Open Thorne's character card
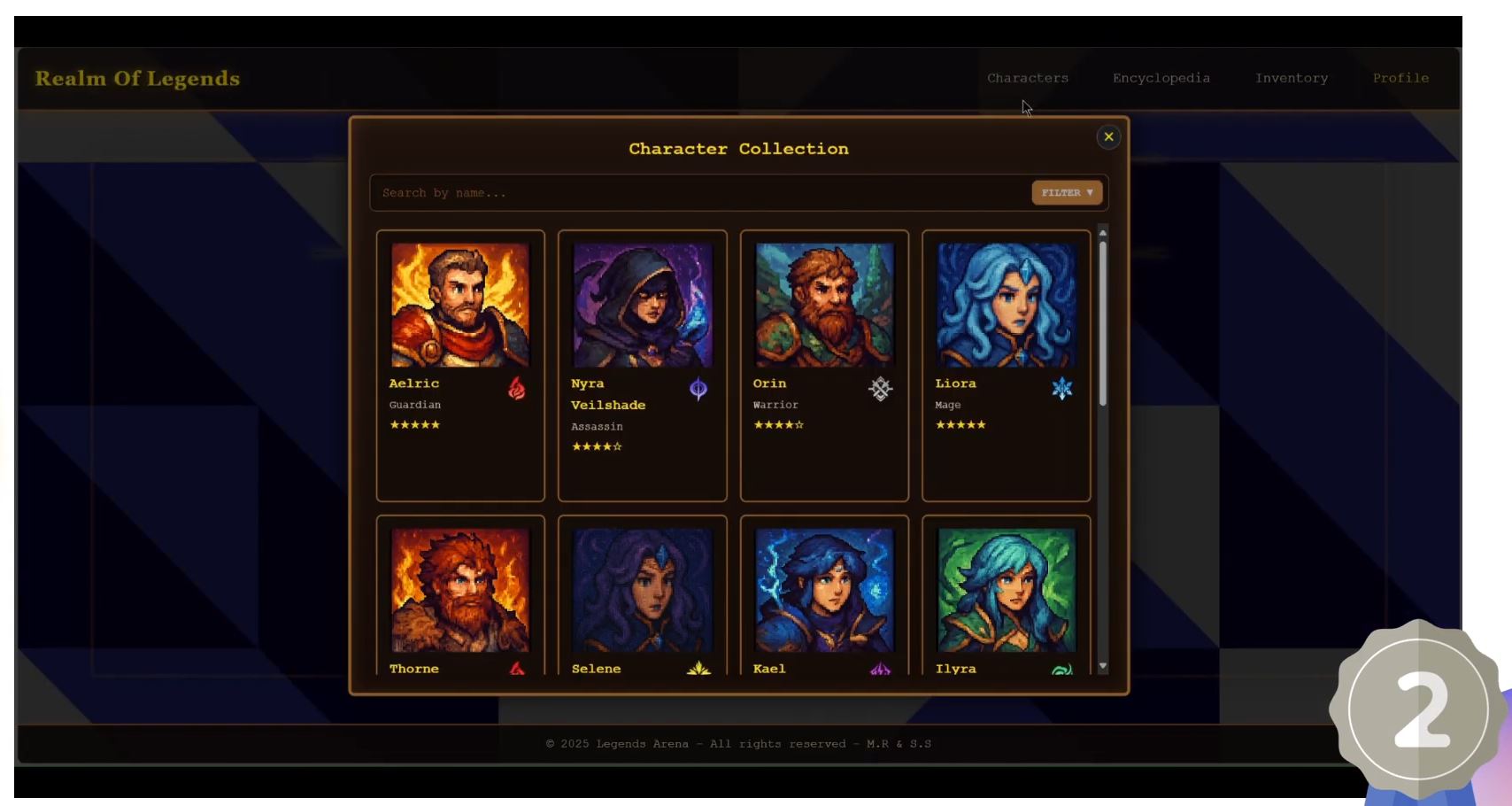The image size is (1512, 806). 460,595
